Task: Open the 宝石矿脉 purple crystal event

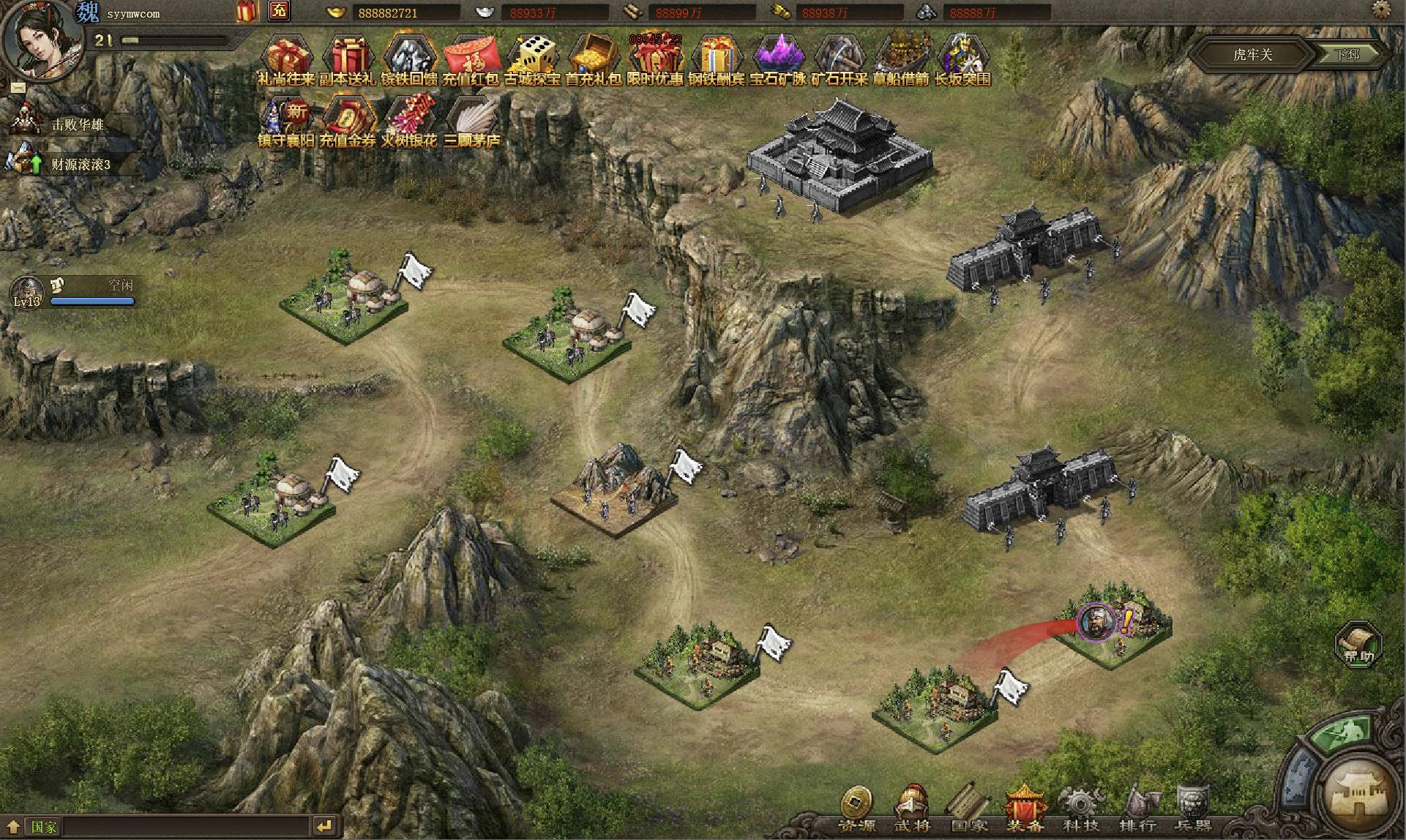Action: pos(778,59)
